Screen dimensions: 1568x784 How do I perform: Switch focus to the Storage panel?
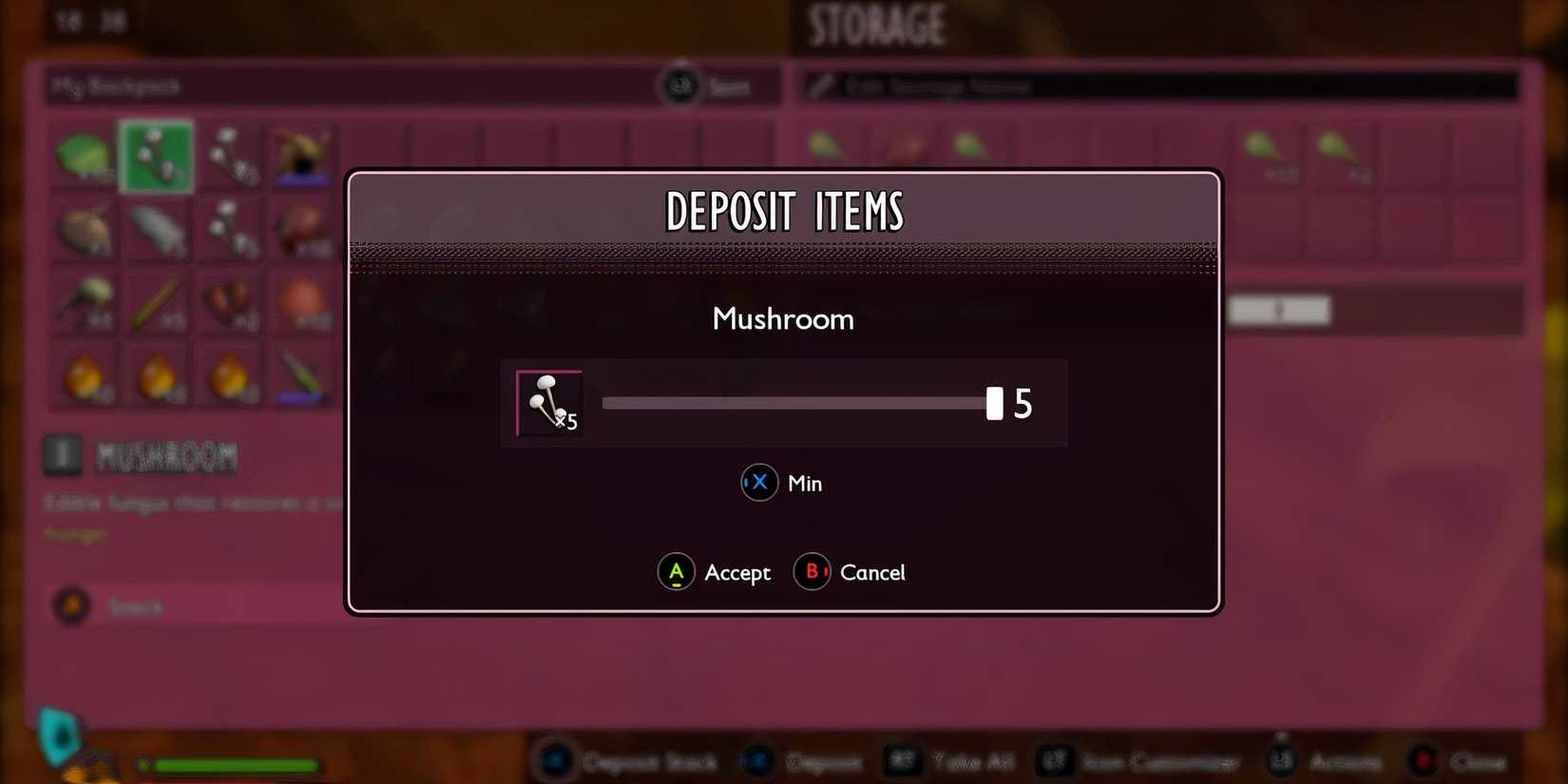pyautogui.click(x=874, y=24)
